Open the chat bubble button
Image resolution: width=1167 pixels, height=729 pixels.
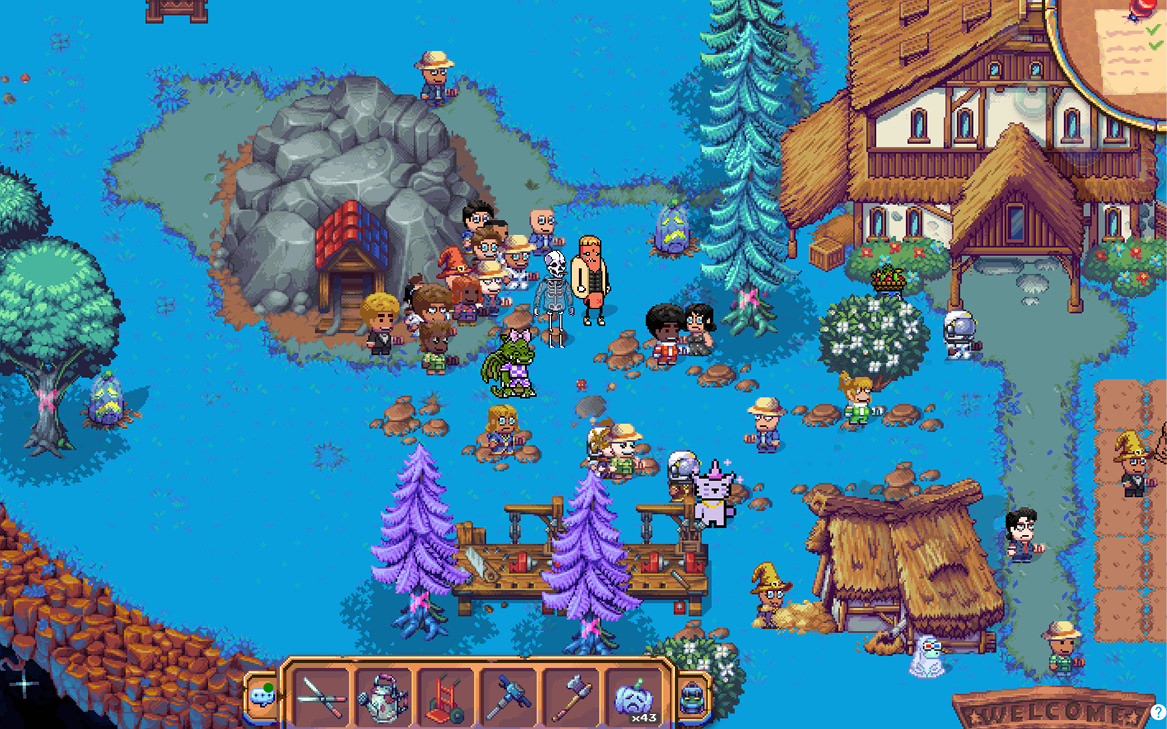pyautogui.click(x=263, y=696)
